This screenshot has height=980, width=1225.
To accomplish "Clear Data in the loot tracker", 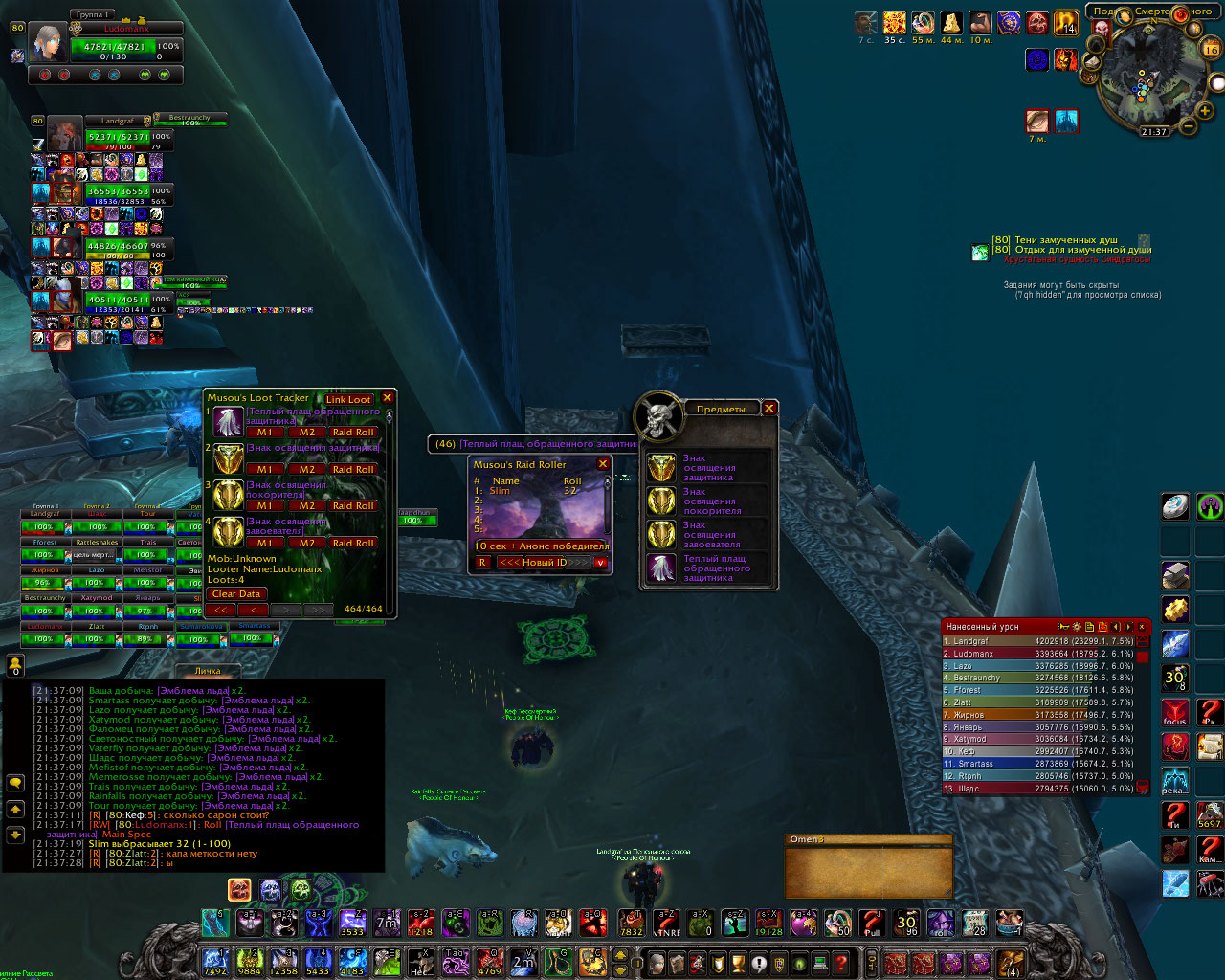I will pyautogui.click(x=236, y=594).
